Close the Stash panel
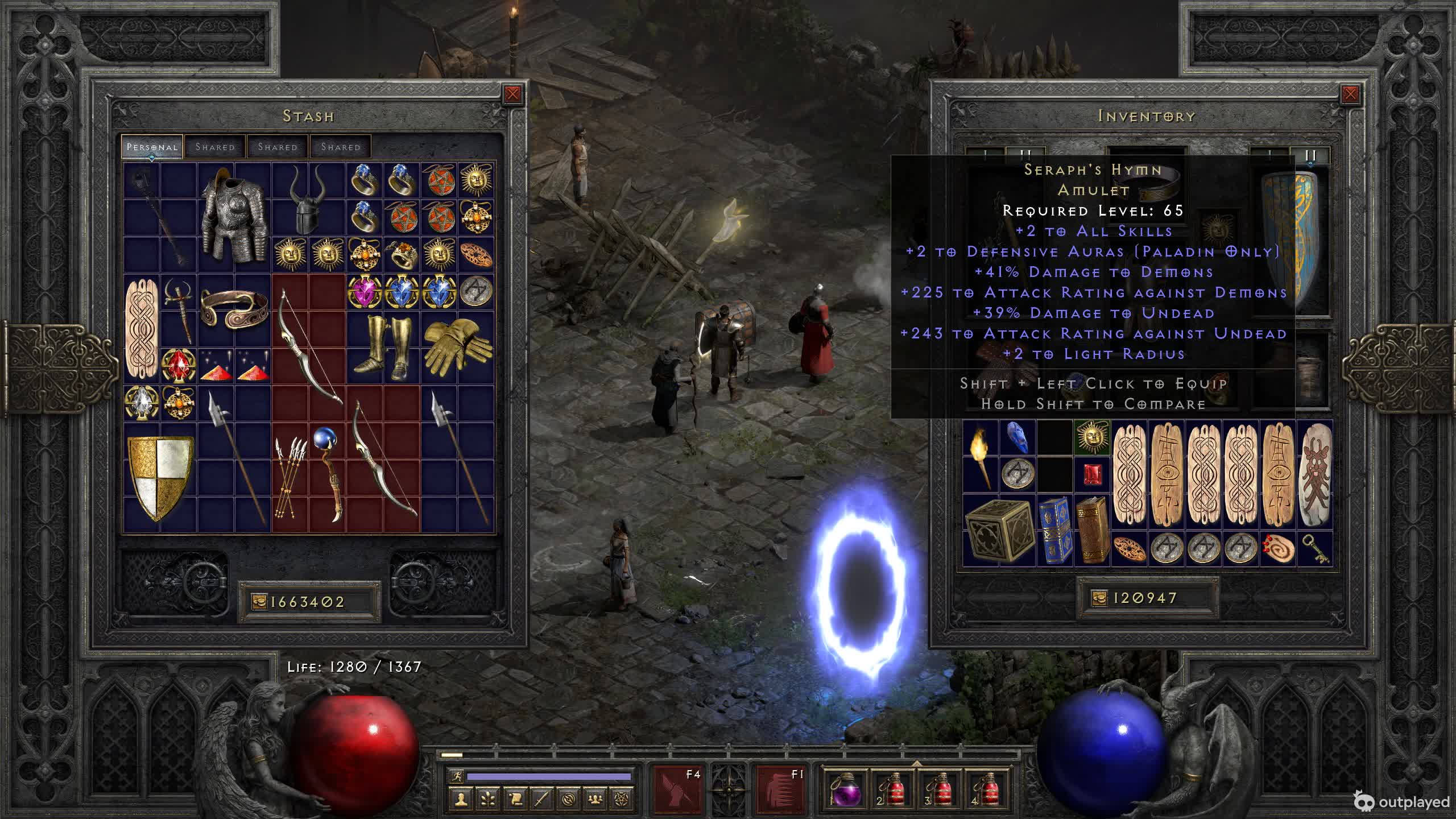The image size is (1456, 819). click(x=512, y=94)
